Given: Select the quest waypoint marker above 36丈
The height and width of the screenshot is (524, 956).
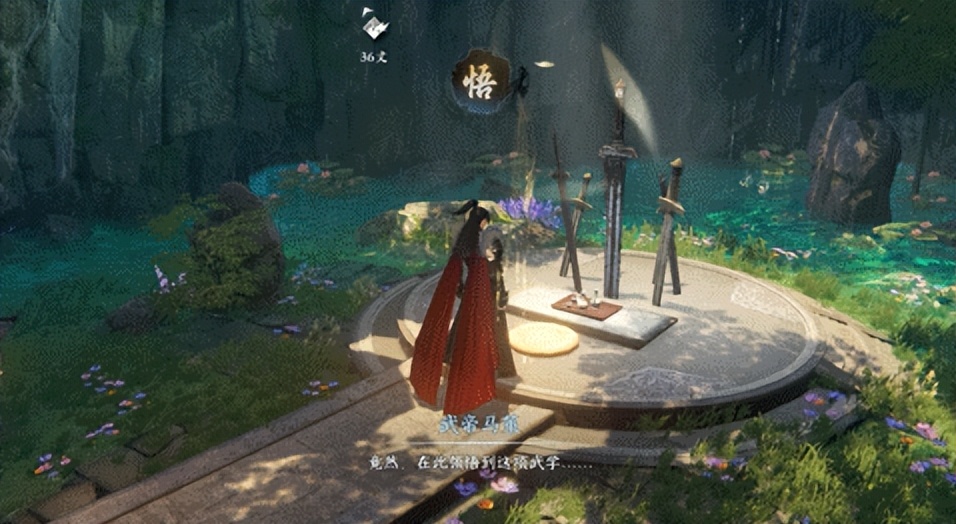Looking at the screenshot, I should [x=373, y=24].
